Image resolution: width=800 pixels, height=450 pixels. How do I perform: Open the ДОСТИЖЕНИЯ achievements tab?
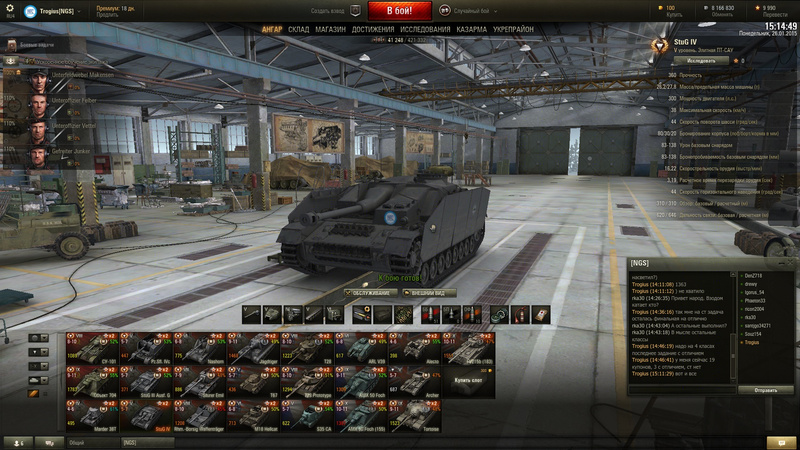point(372,30)
